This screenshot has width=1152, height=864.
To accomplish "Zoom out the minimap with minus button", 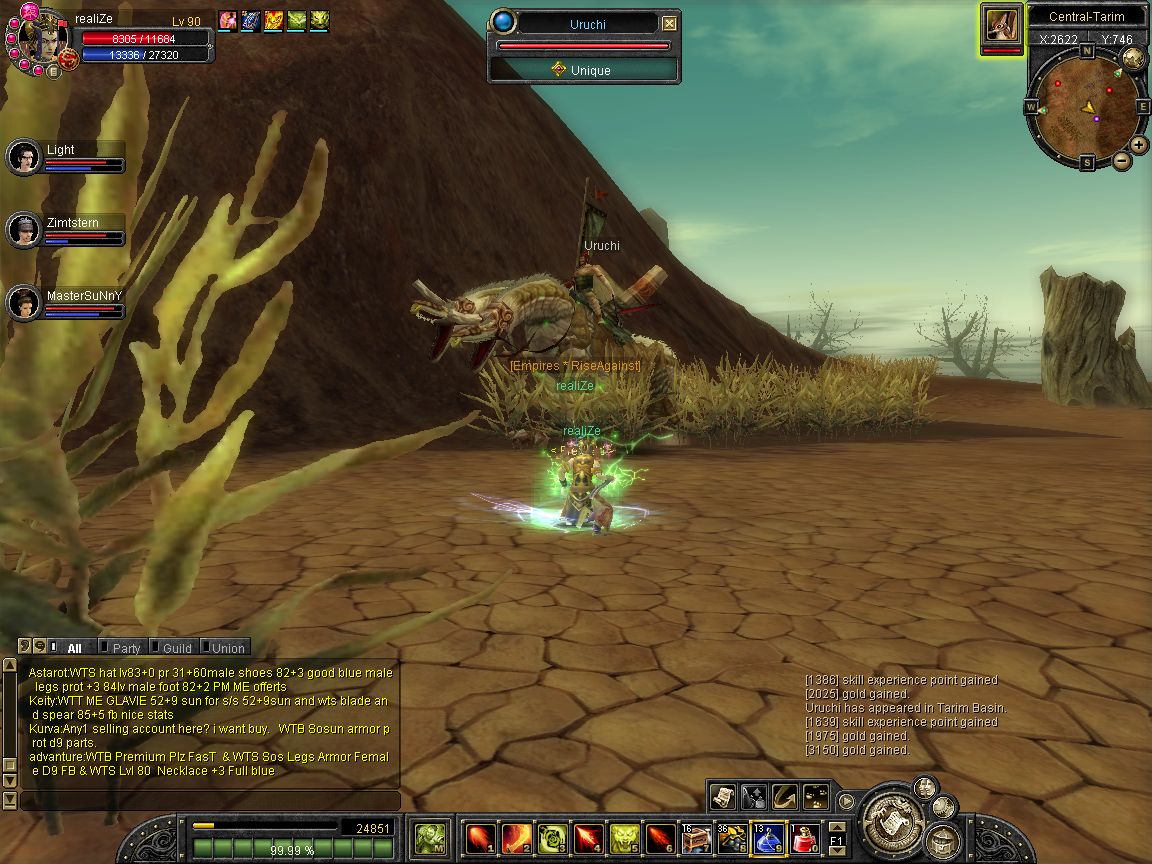I will [x=1122, y=160].
